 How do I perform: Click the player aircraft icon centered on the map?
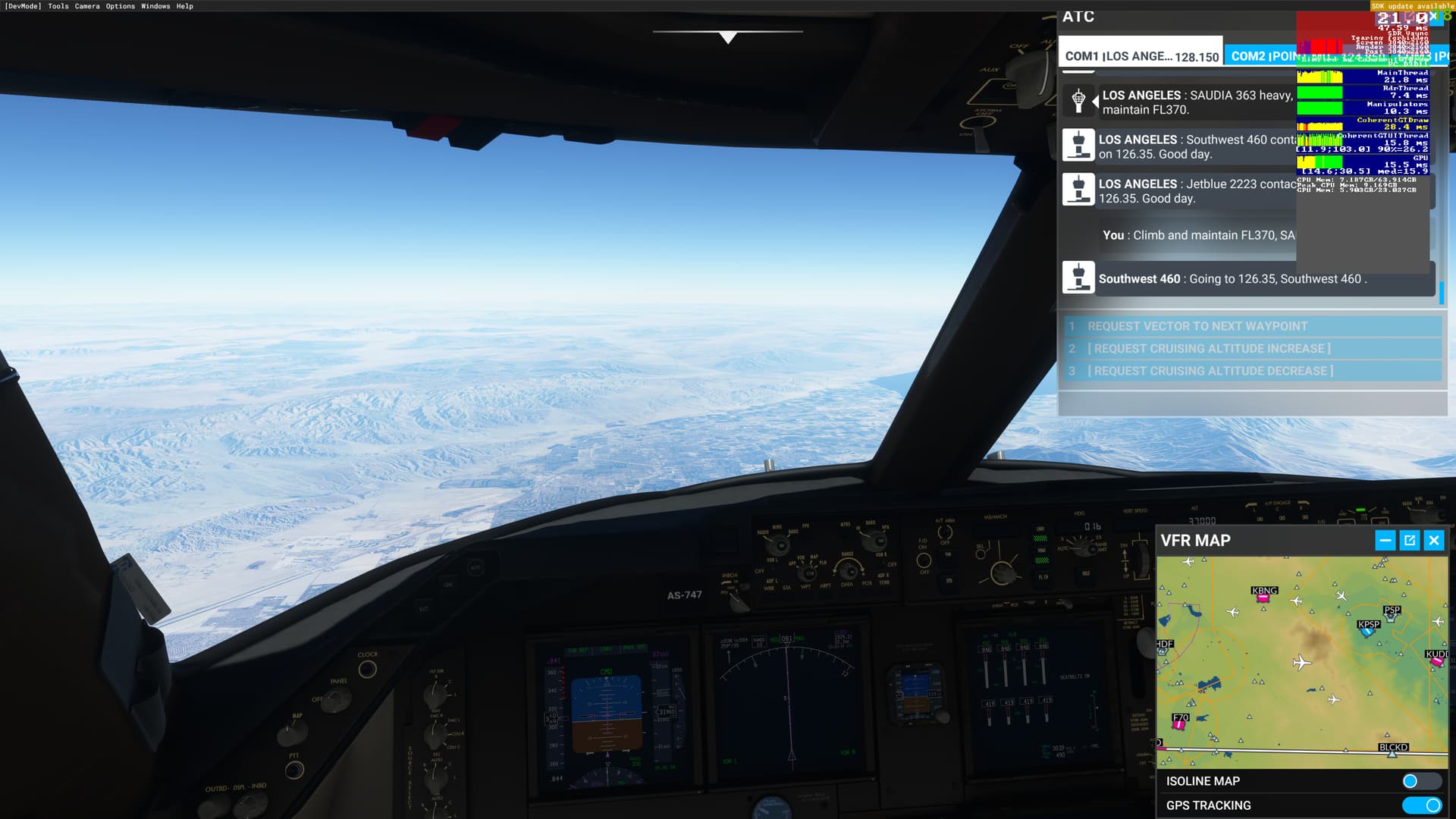[x=1301, y=663]
